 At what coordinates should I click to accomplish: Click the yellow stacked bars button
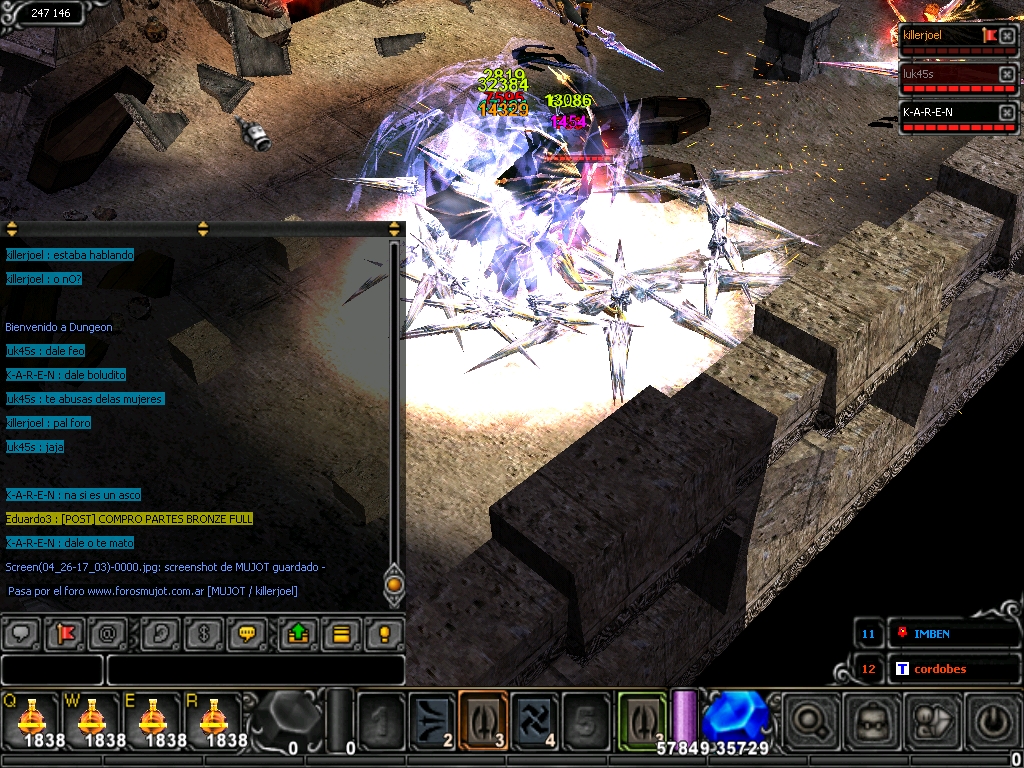(341, 633)
